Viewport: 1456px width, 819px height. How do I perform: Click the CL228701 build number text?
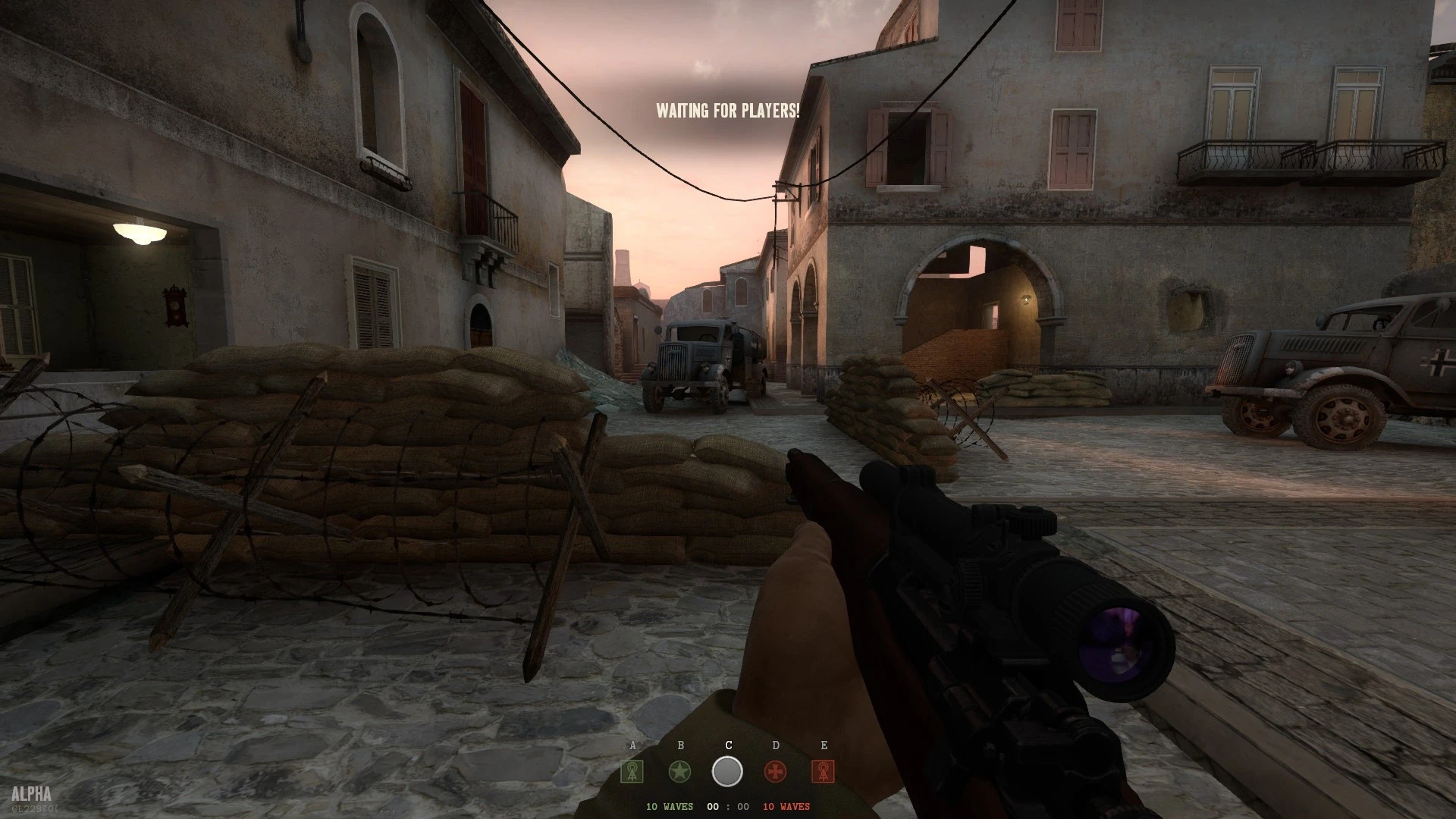pyautogui.click(x=35, y=808)
